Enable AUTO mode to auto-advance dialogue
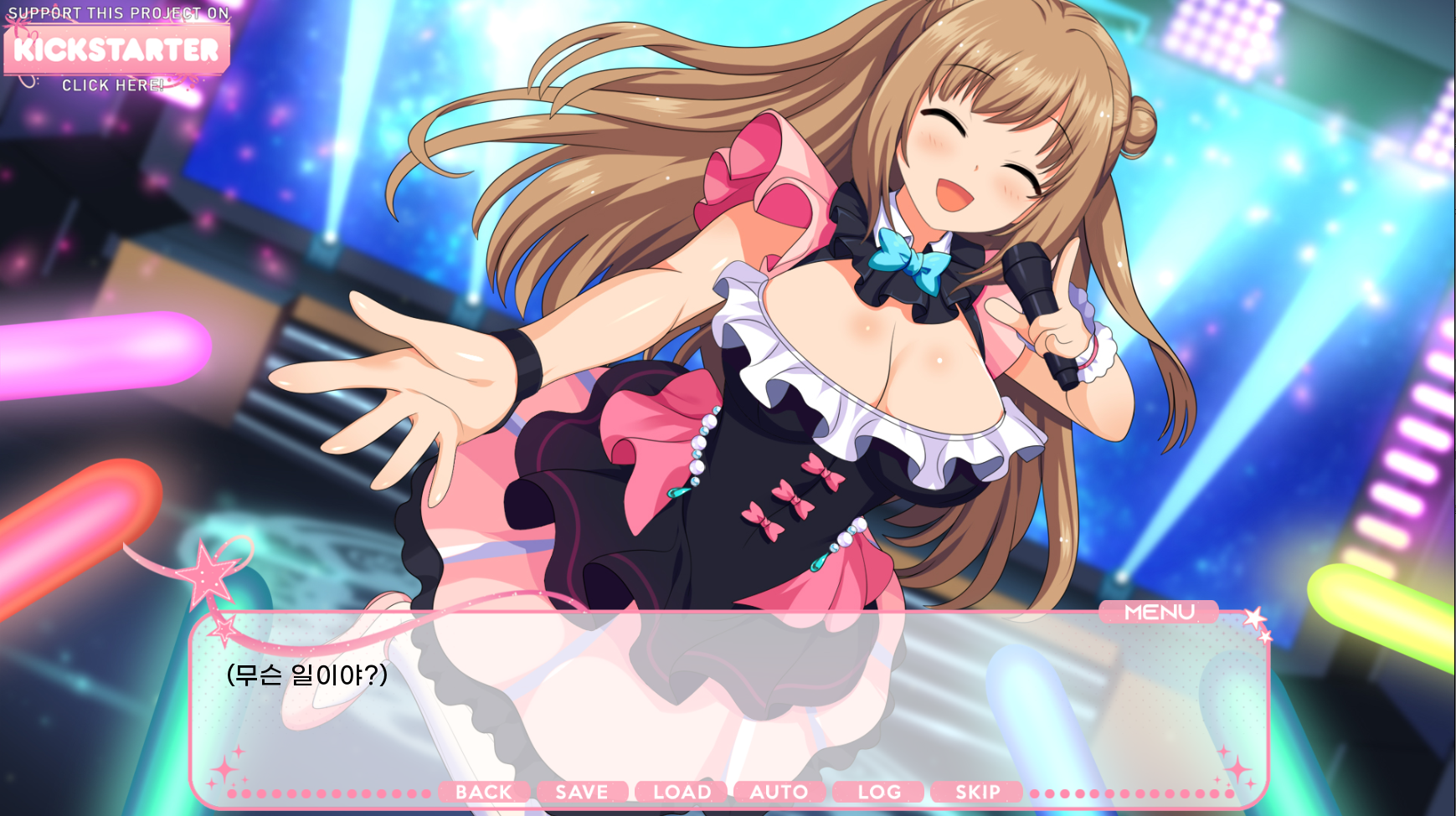 point(779,792)
